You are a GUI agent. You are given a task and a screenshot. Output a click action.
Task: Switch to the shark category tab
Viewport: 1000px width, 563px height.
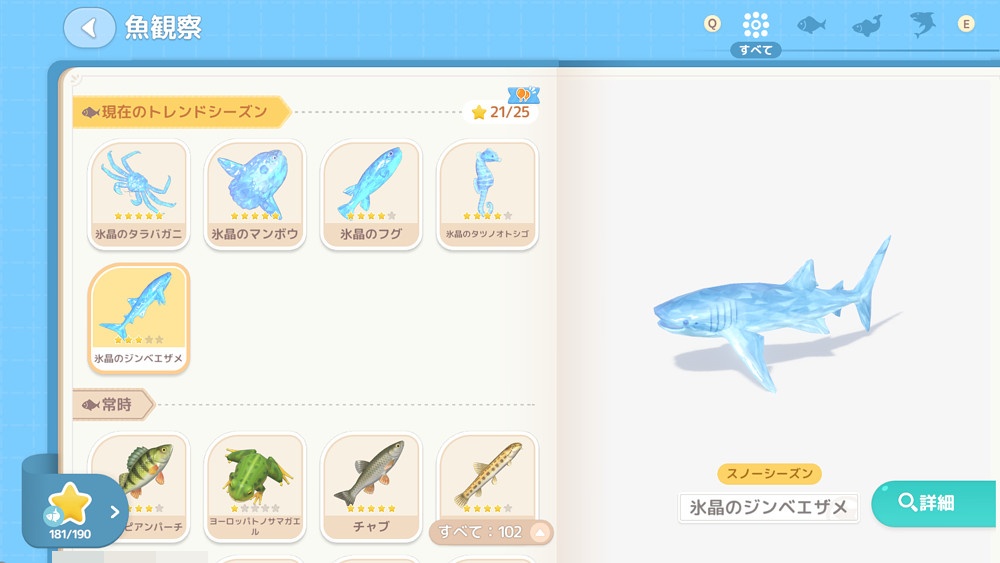922,25
